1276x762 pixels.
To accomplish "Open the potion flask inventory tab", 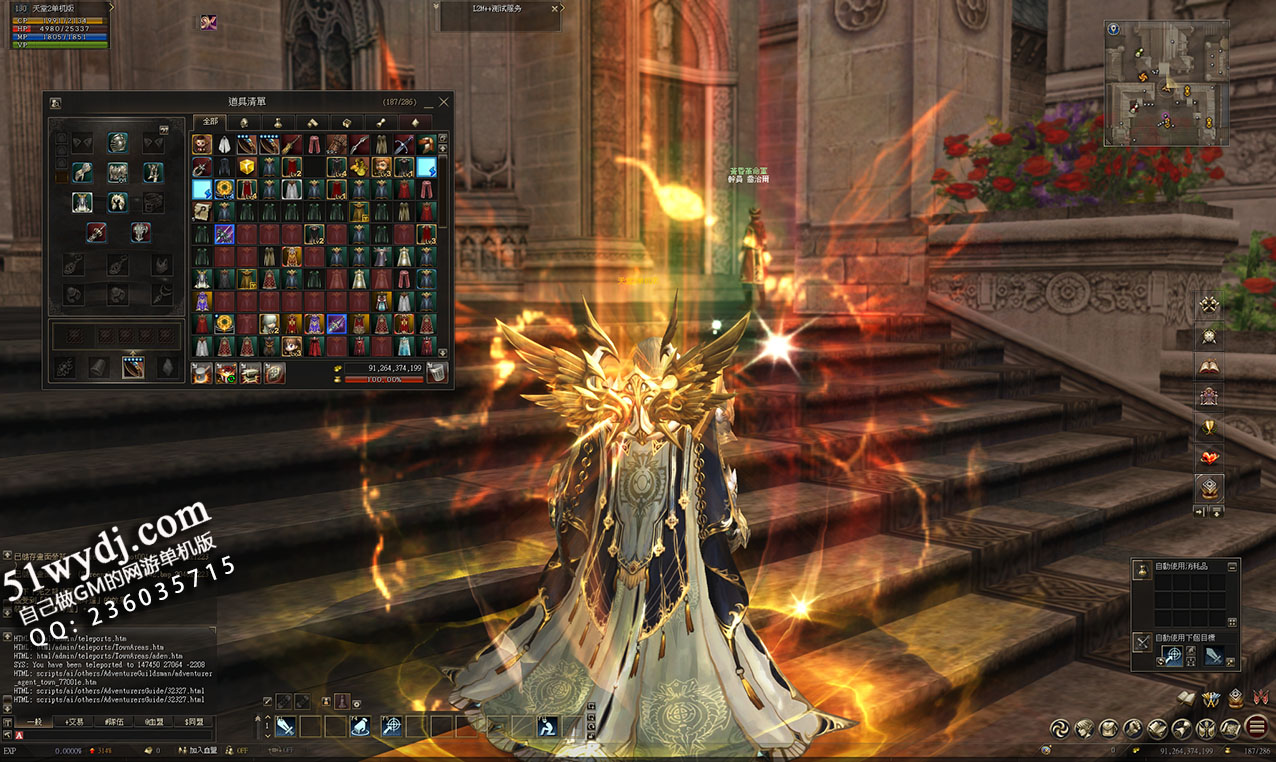I will (x=277, y=122).
